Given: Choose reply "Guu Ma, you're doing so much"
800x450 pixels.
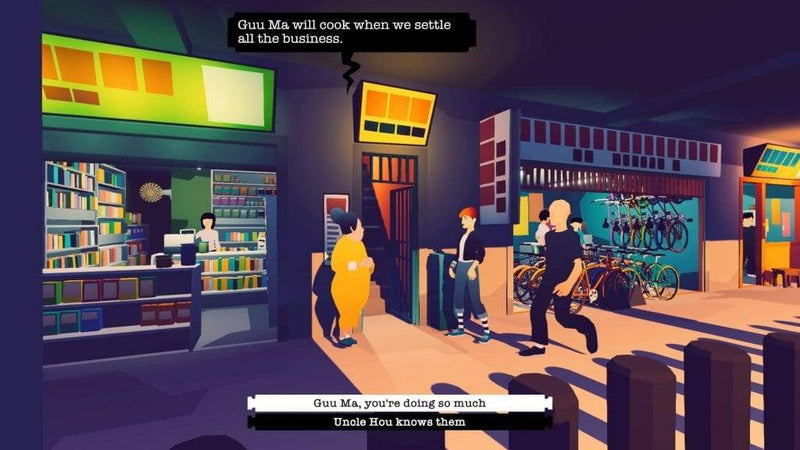Looking at the screenshot, I should (398, 404).
